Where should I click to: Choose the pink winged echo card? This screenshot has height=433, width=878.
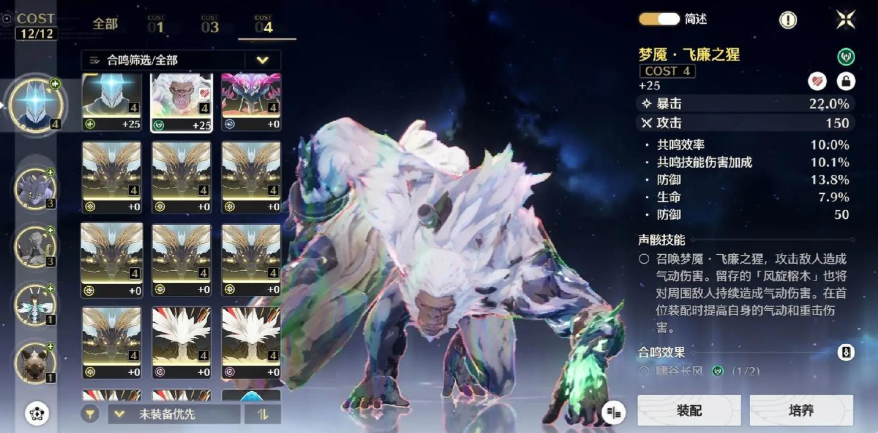pos(250,101)
